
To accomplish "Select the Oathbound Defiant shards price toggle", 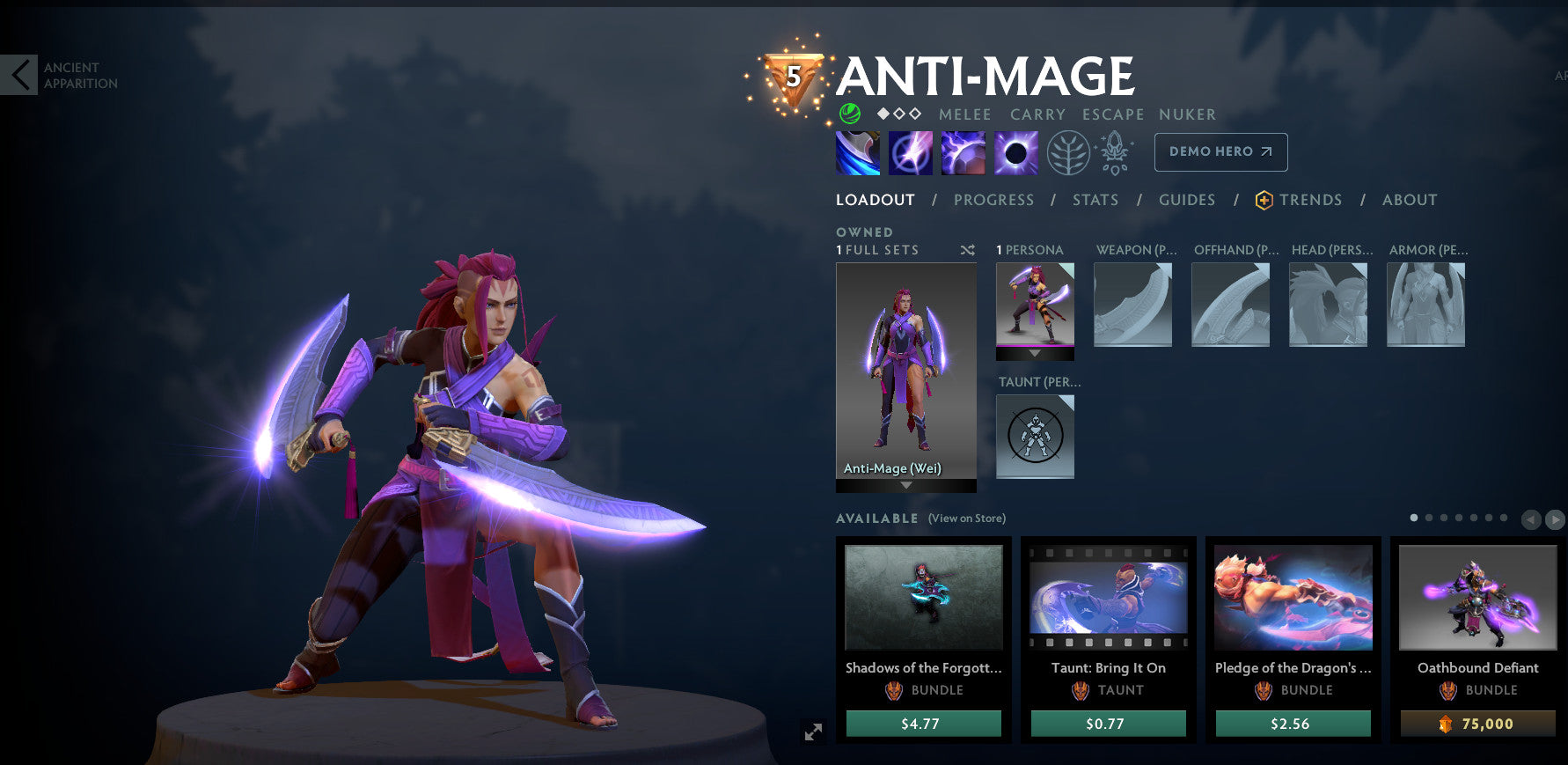I will [x=1476, y=723].
